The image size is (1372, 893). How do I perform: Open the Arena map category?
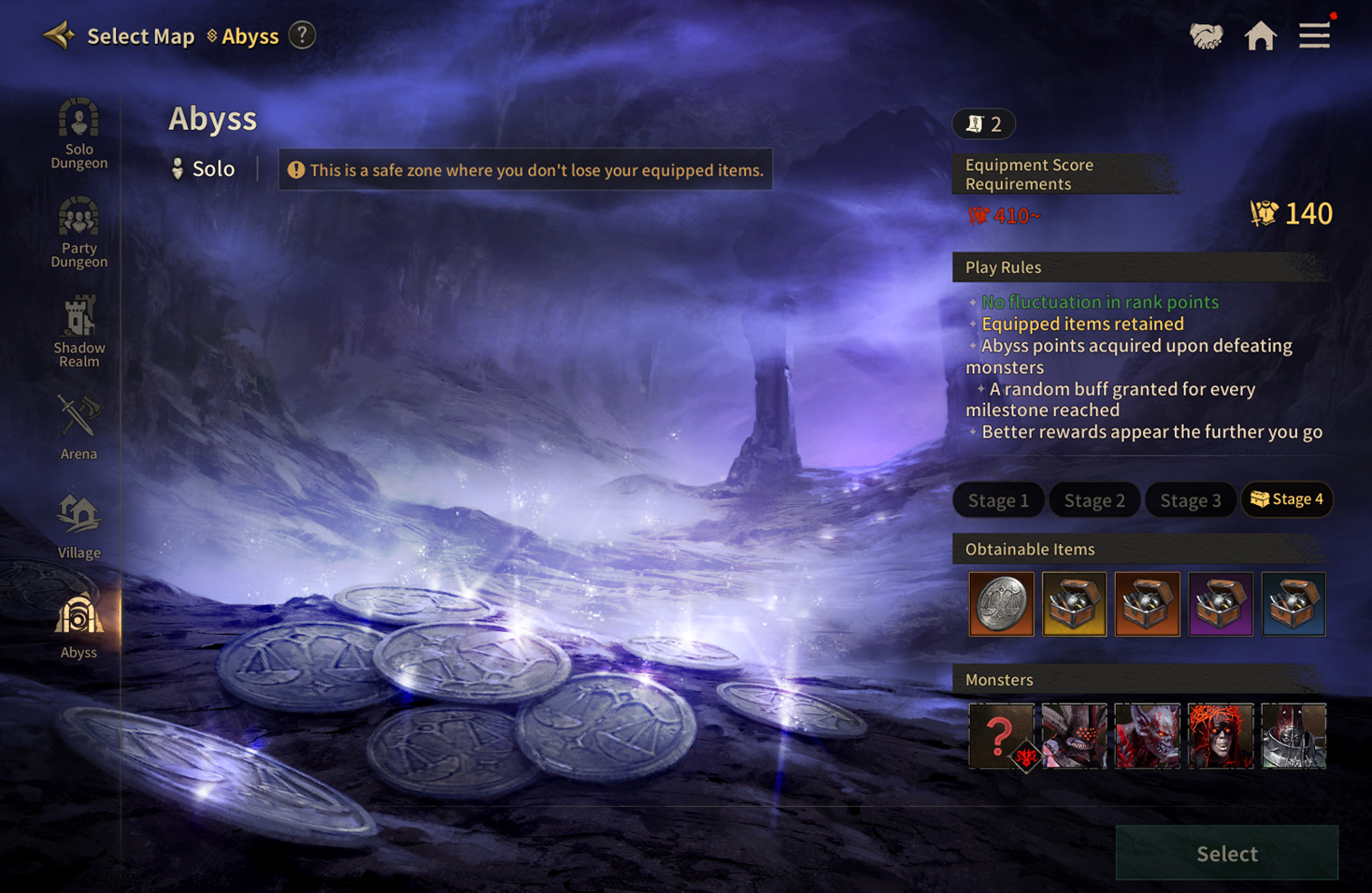click(79, 429)
